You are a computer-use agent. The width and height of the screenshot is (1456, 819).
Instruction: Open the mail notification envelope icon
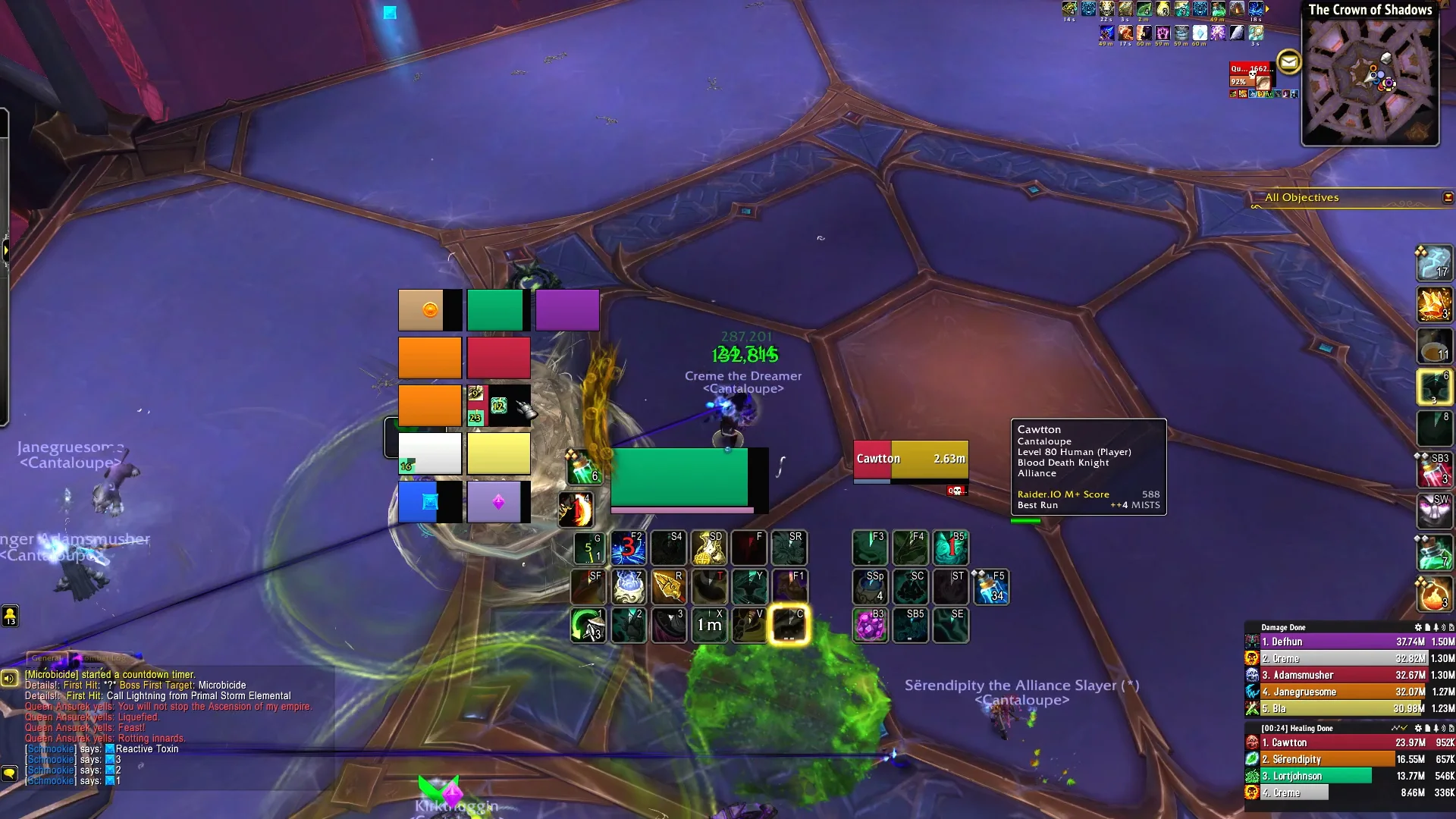point(1288,61)
